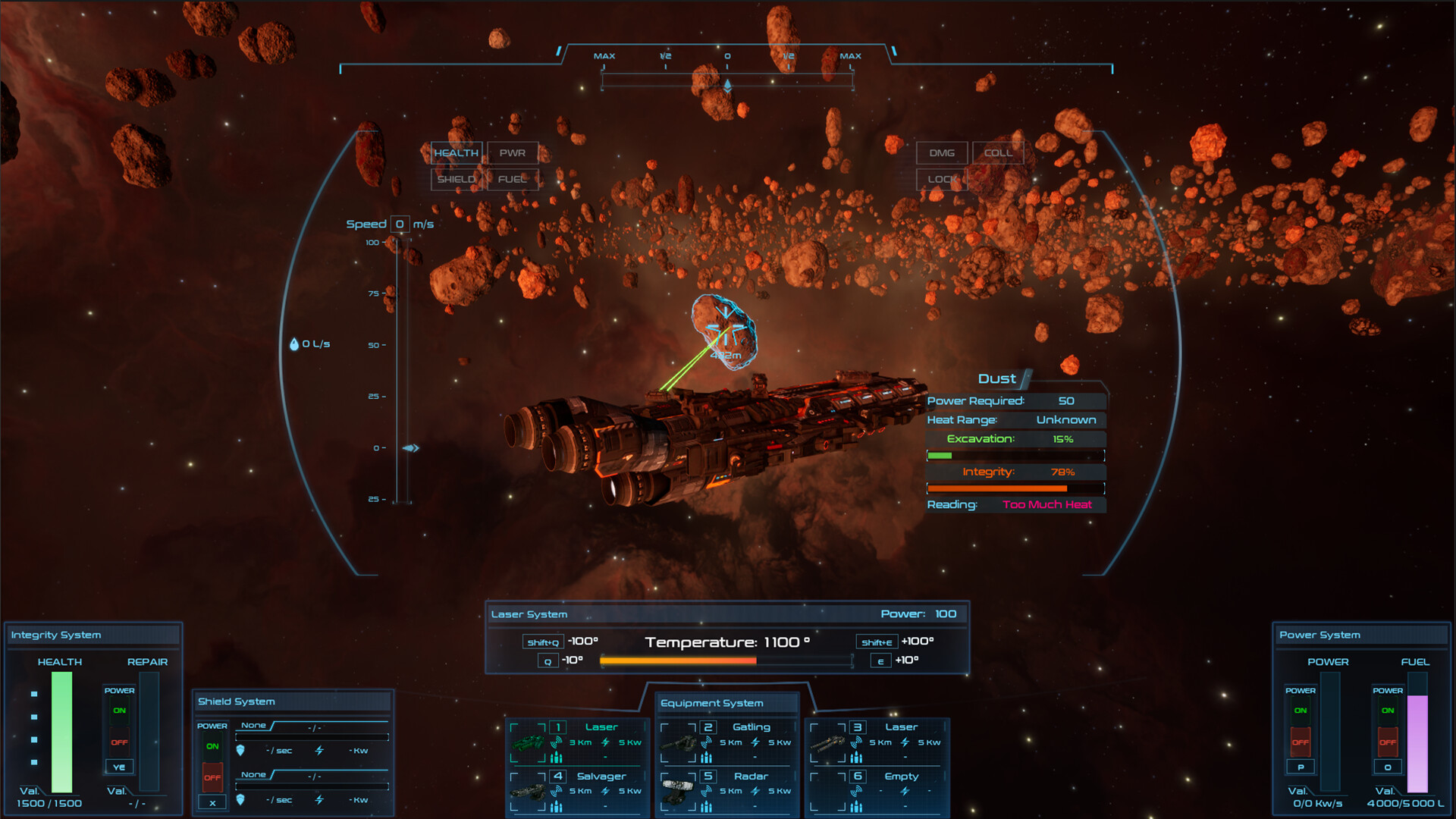Click the YE button in the Integrity System
Image resolution: width=1456 pixels, height=819 pixels.
(118, 767)
